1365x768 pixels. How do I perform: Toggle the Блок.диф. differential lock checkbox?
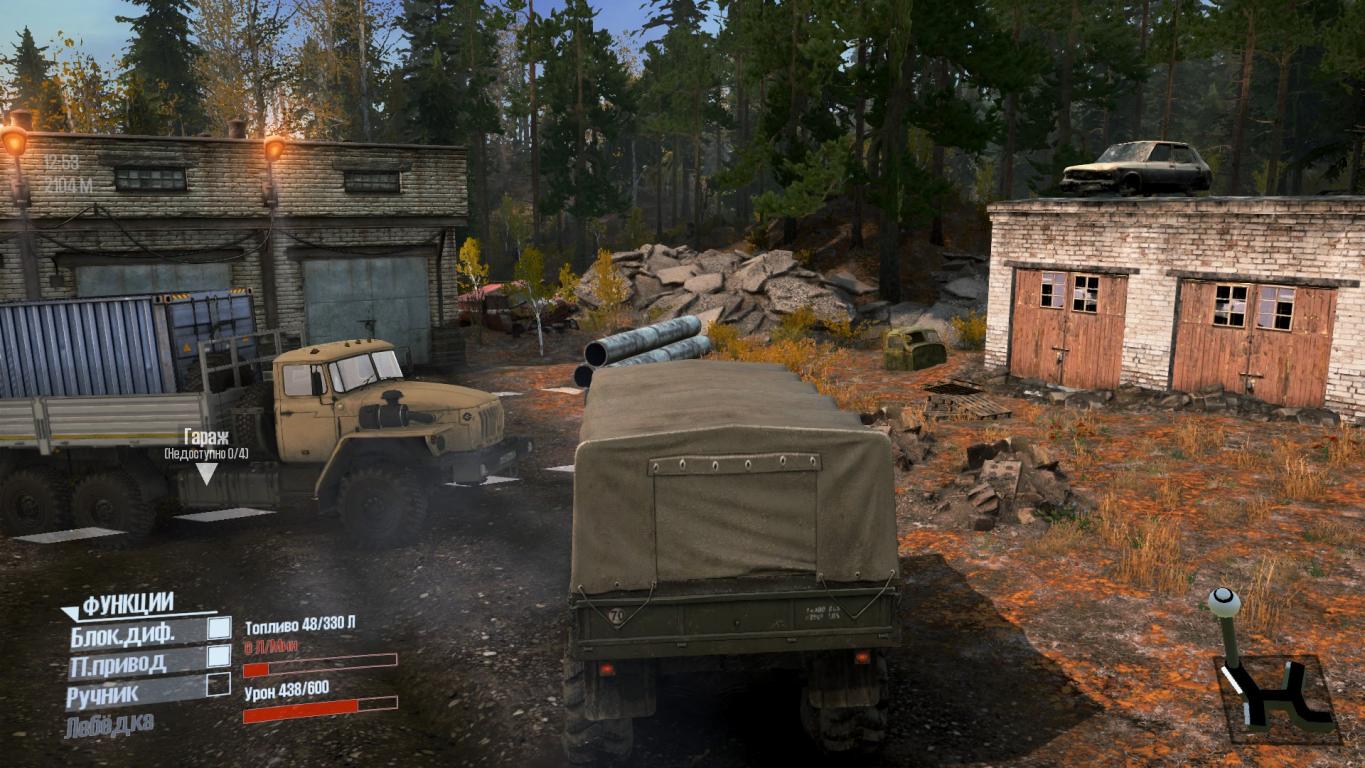click(x=219, y=628)
